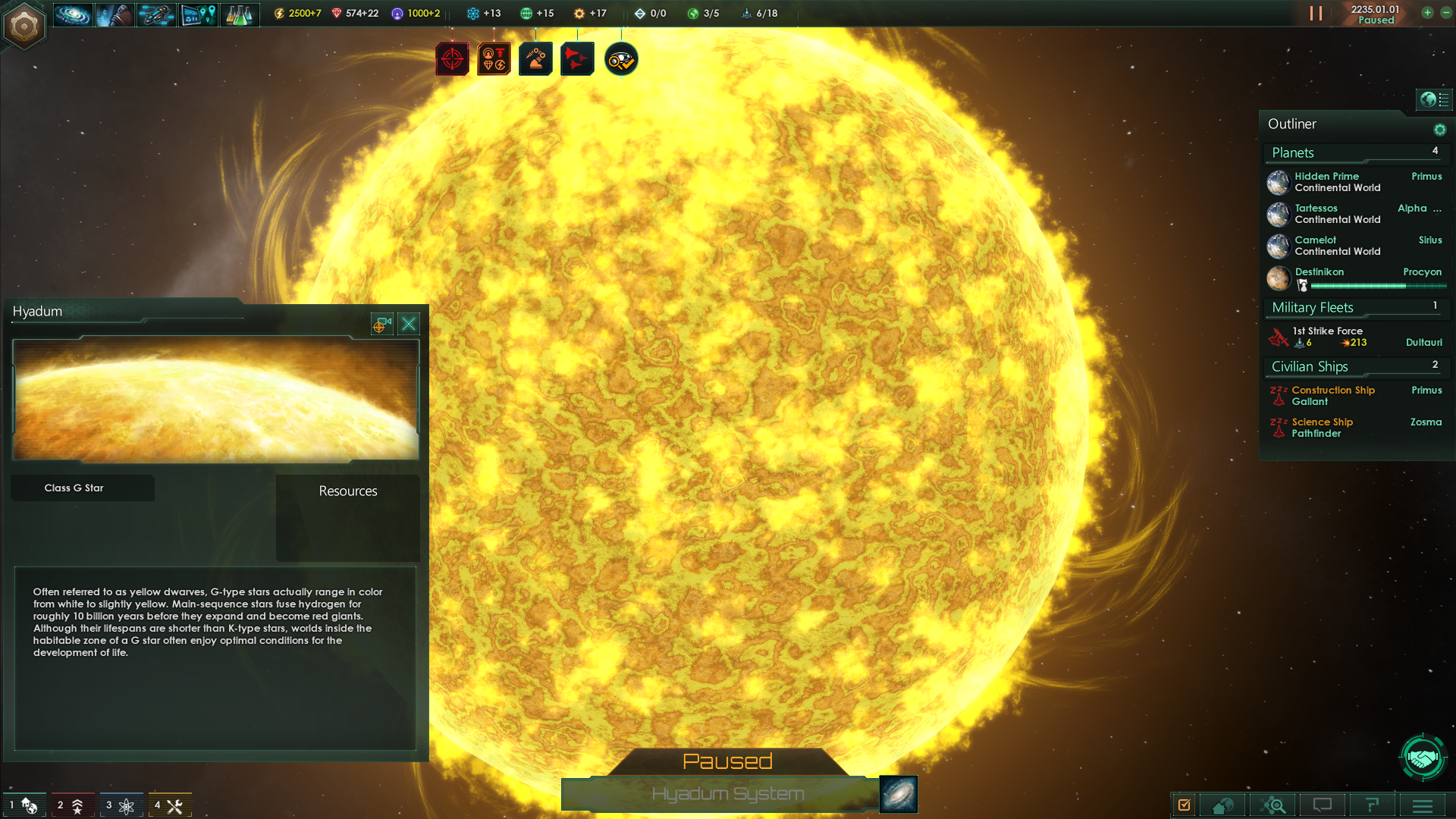Switch to the galaxy map view
This screenshot has height=819, width=1456.
pos(898,794)
